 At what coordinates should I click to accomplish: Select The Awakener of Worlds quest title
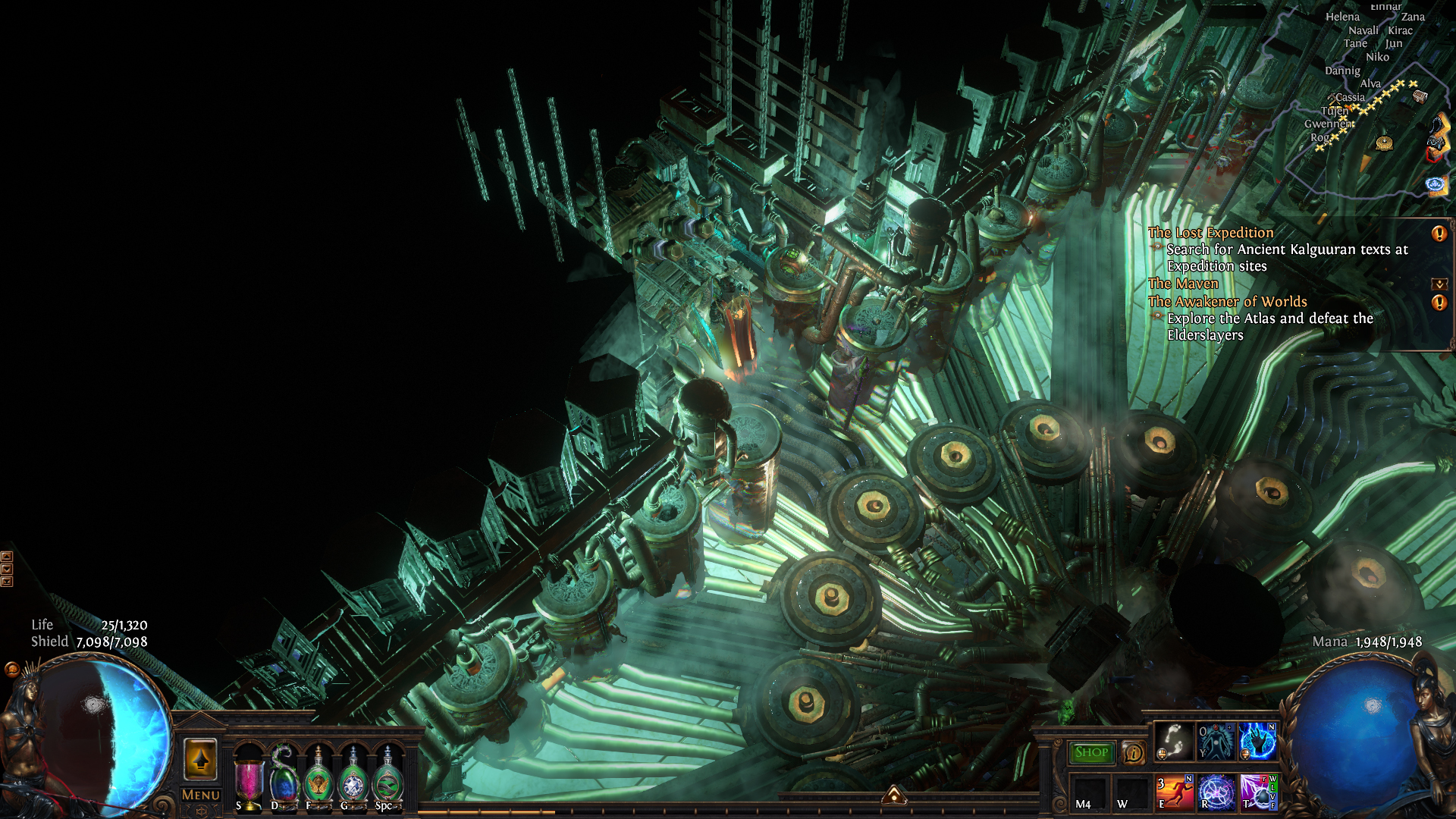click(1227, 302)
